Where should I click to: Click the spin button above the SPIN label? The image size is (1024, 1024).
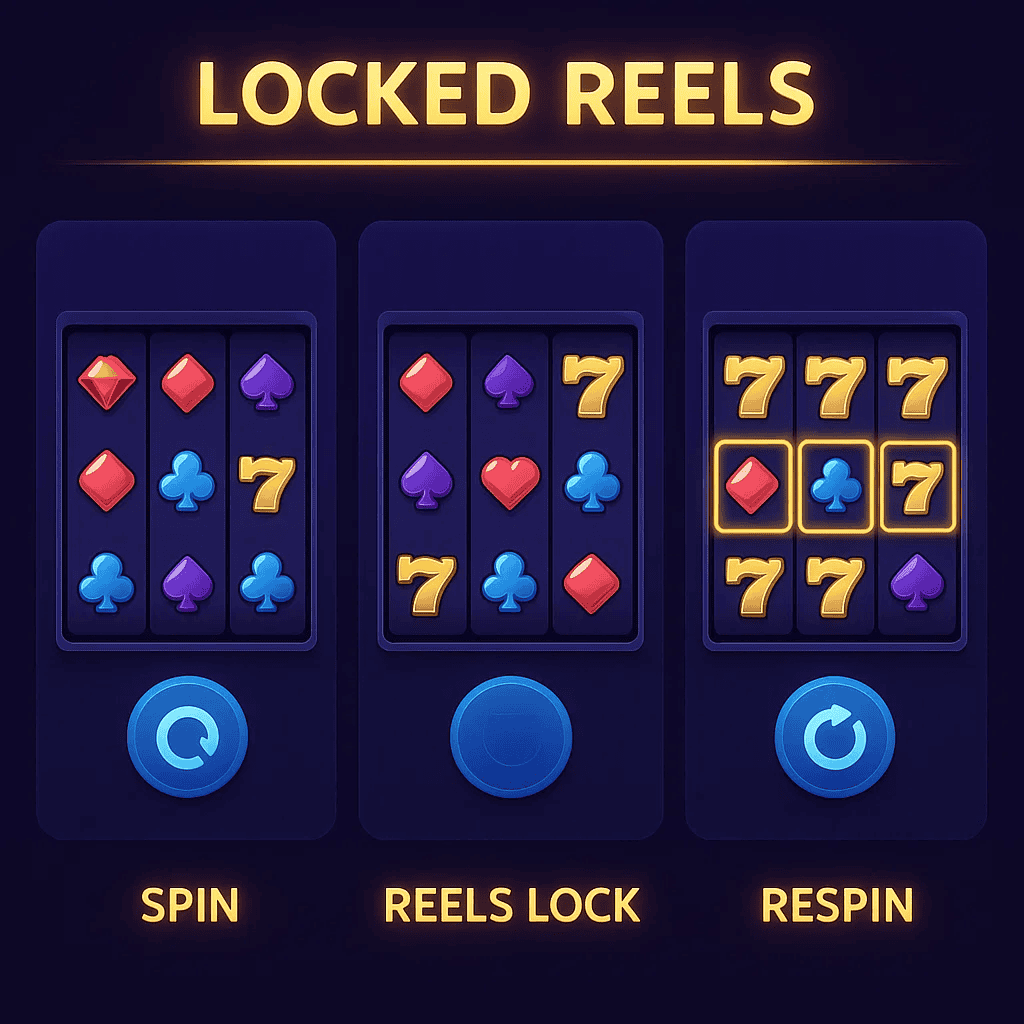(x=187, y=738)
